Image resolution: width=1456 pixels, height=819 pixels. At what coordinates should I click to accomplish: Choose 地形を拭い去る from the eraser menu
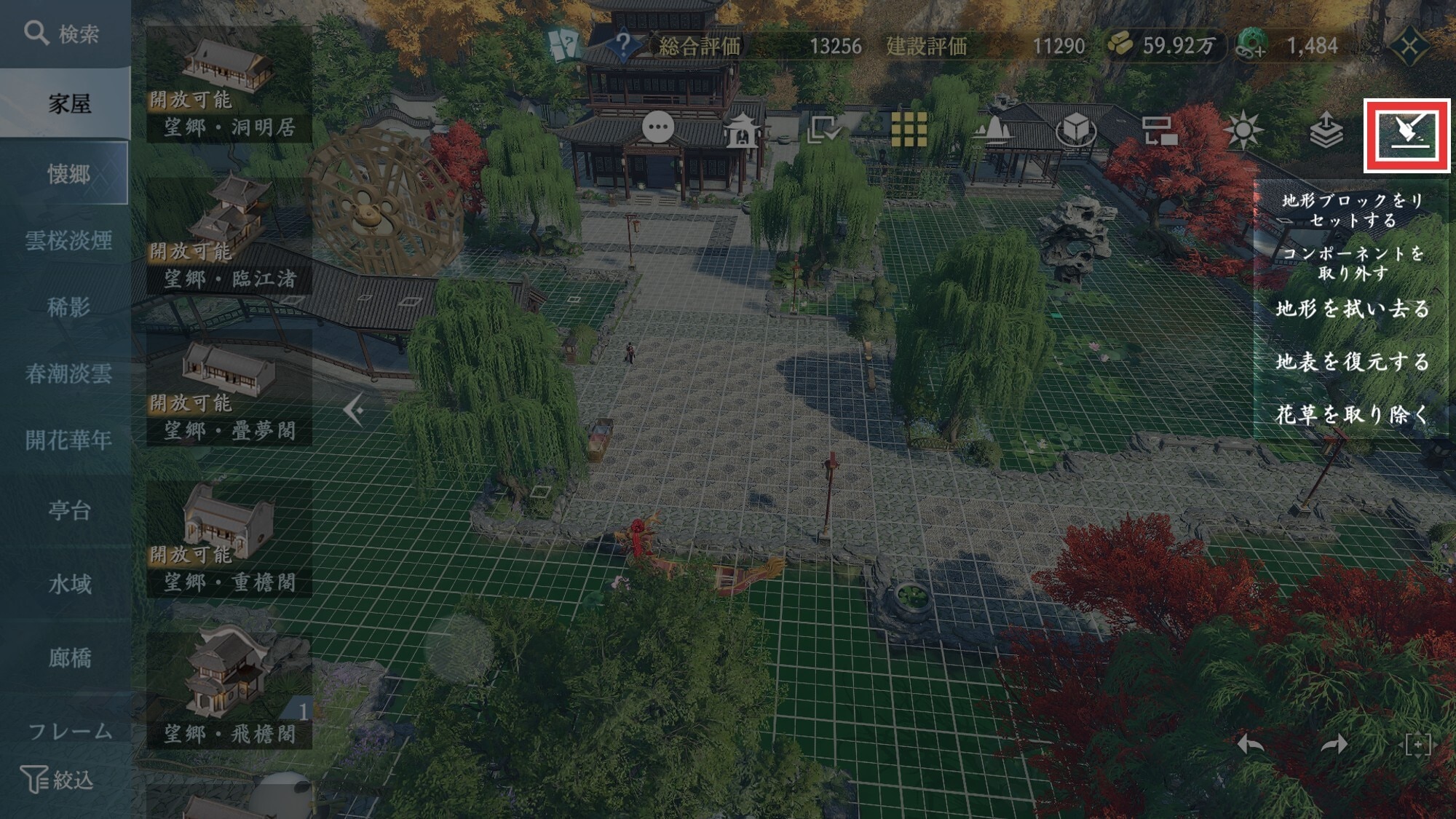click(x=1352, y=309)
